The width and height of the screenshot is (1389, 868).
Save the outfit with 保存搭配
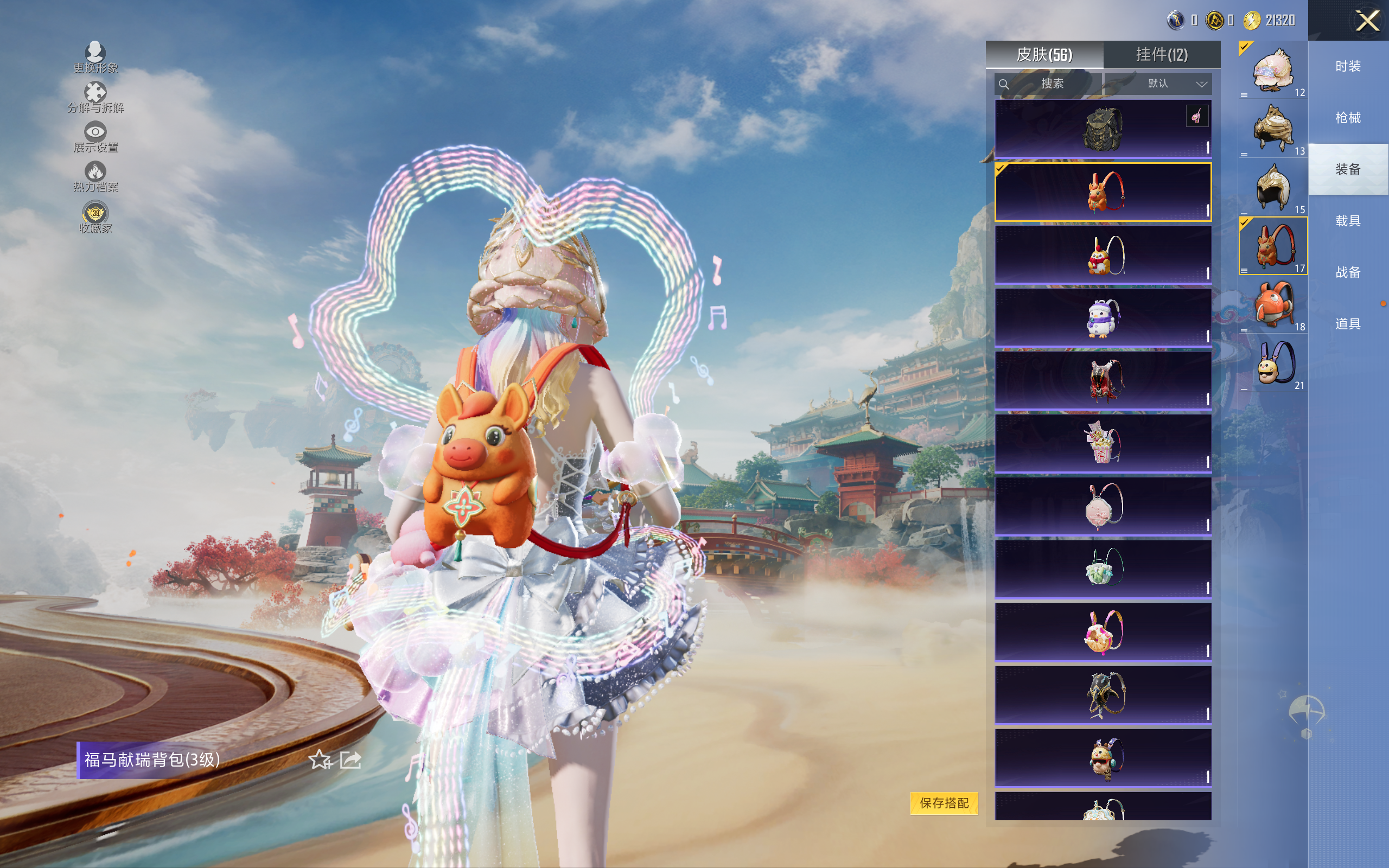pyautogui.click(x=944, y=802)
